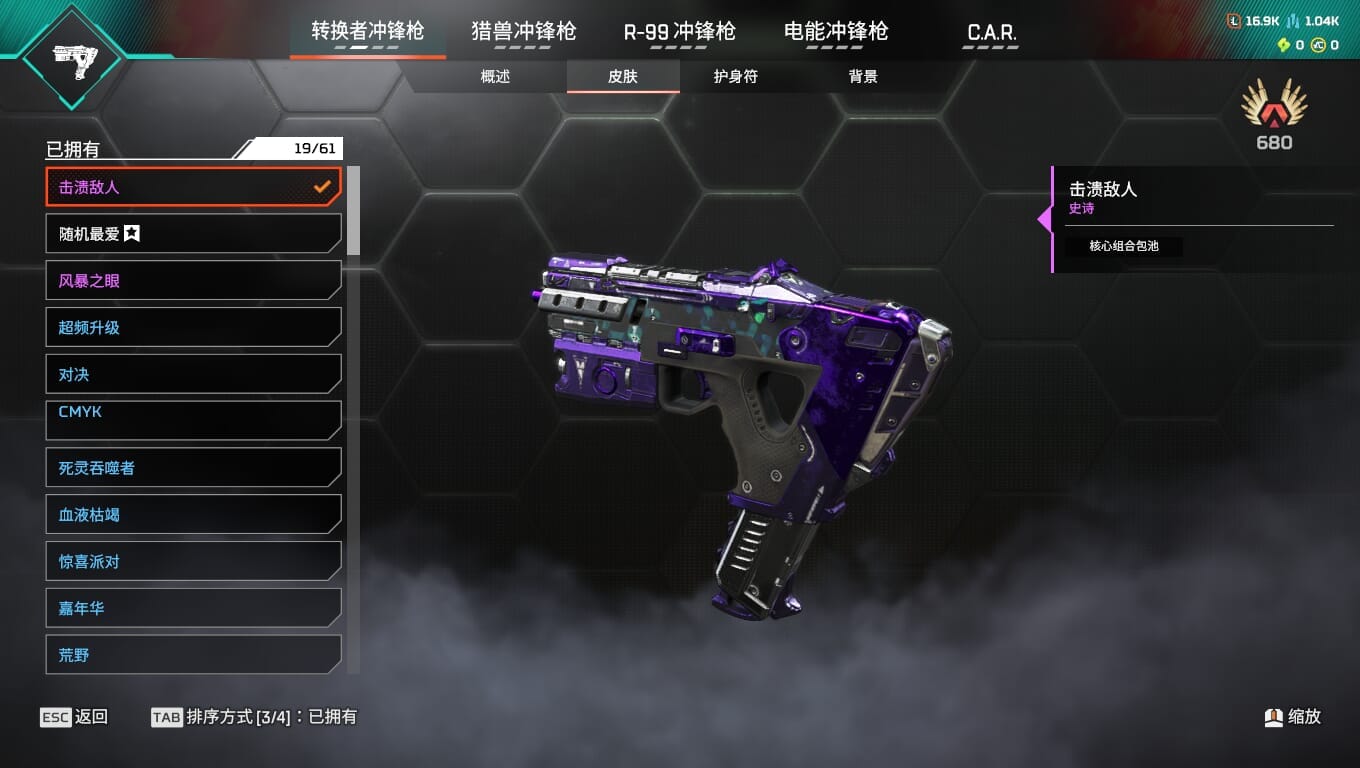
Task: Choose the CMYK skin
Action: (x=193, y=420)
